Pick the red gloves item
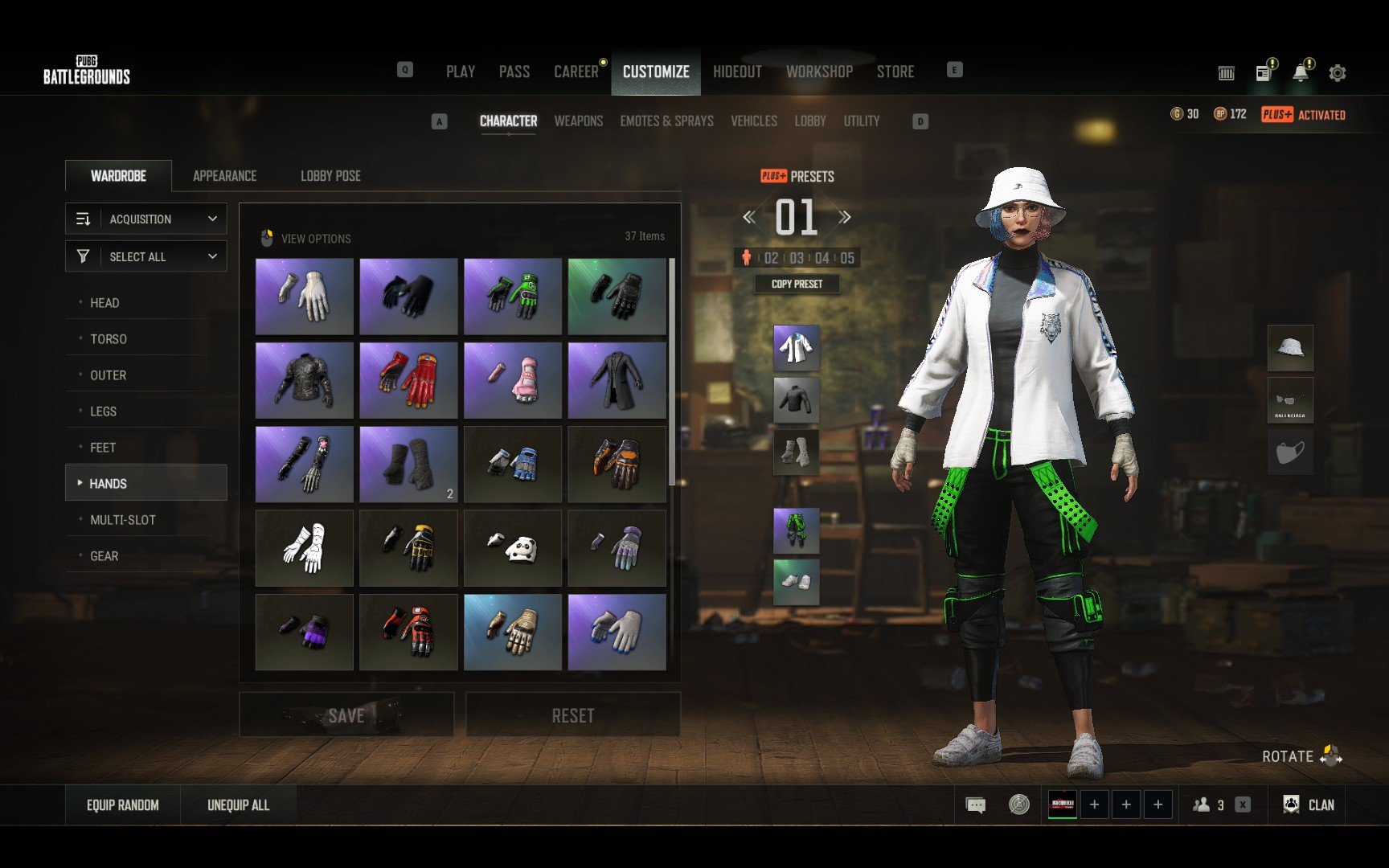 click(x=408, y=381)
